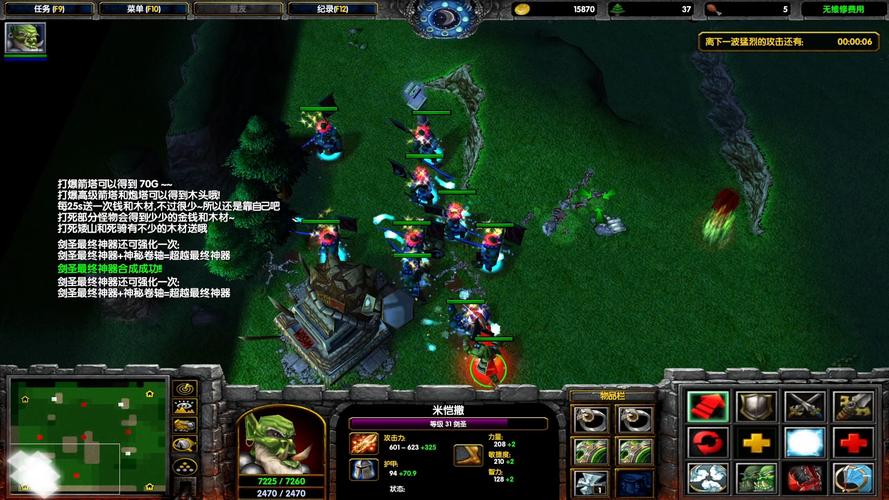Activate the red circular arrows ability
Screen dimensions: 889x500
(x=705, y=441)
